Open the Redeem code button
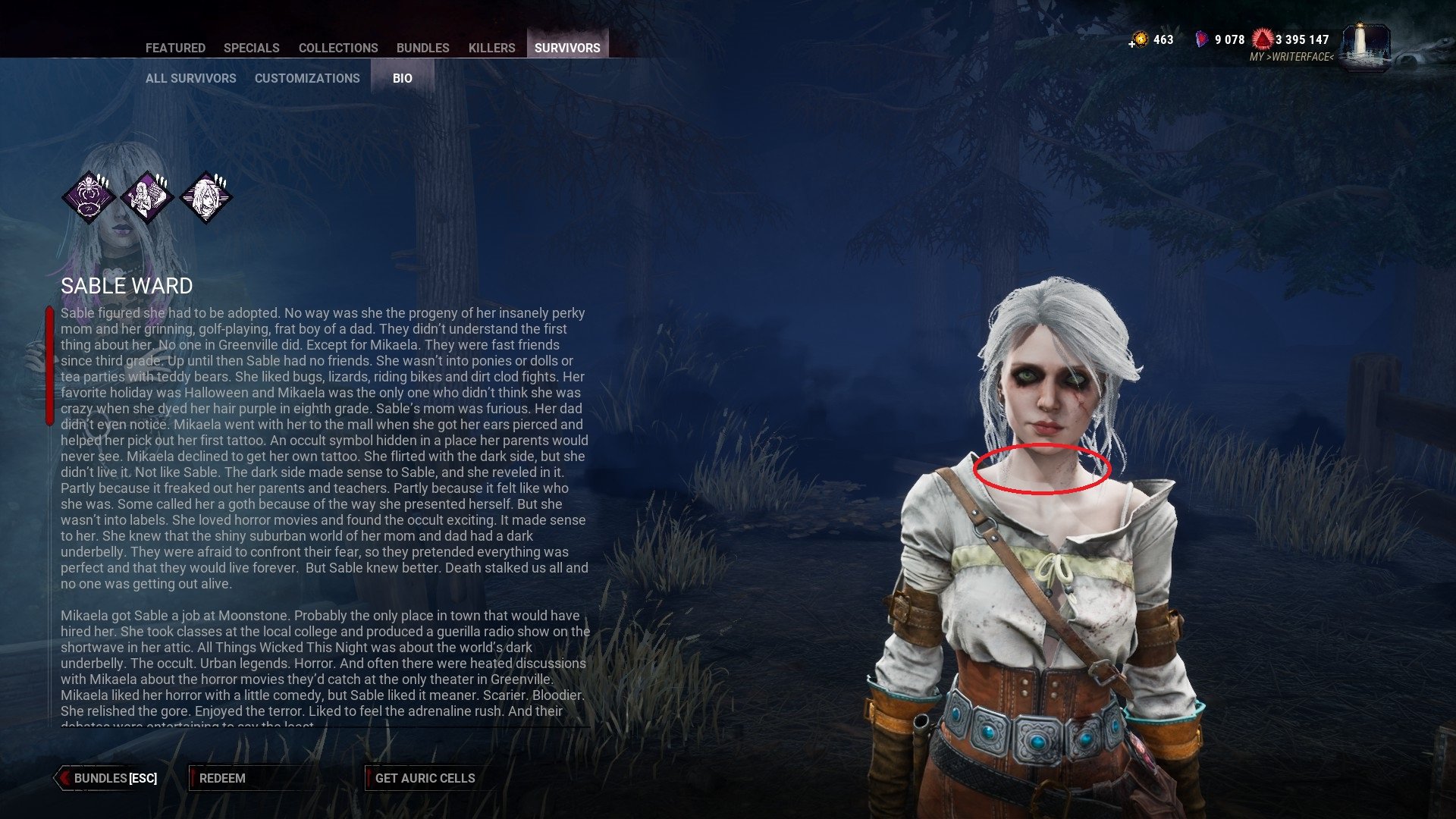 click(222, 778)
